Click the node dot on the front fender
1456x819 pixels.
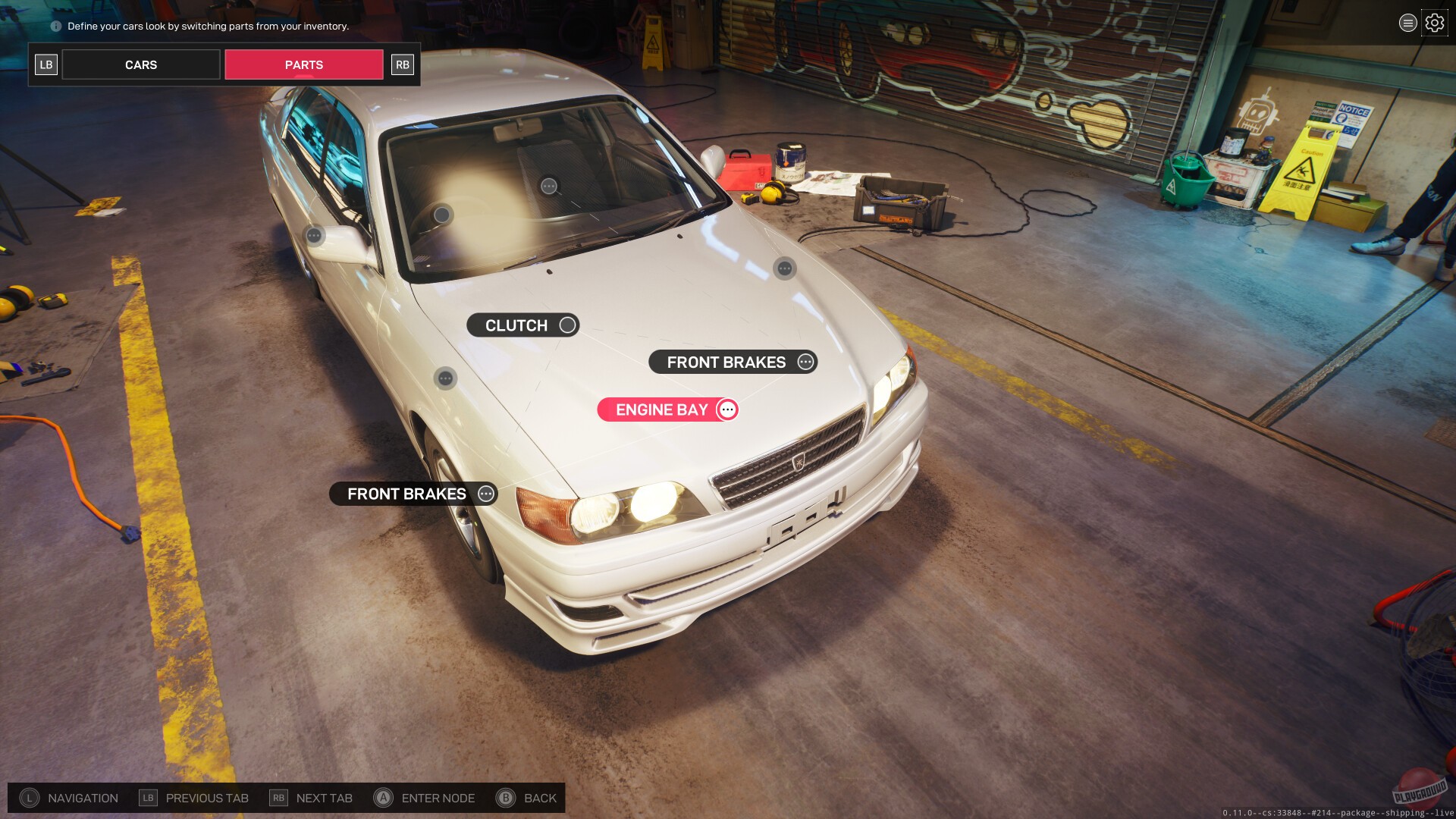pos(446,375)
